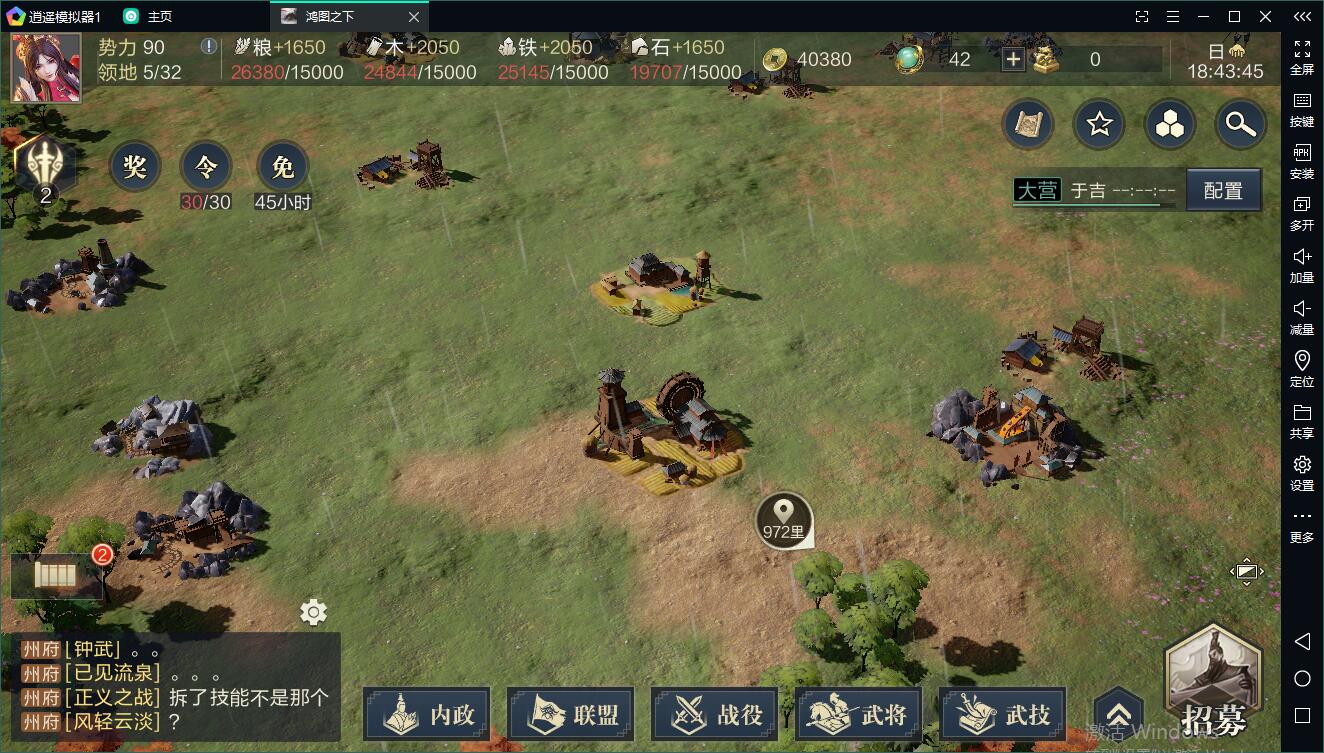Open the magnifying glass search
The width and height of the screenshot is (1324, 753).
coord(1241,124)
